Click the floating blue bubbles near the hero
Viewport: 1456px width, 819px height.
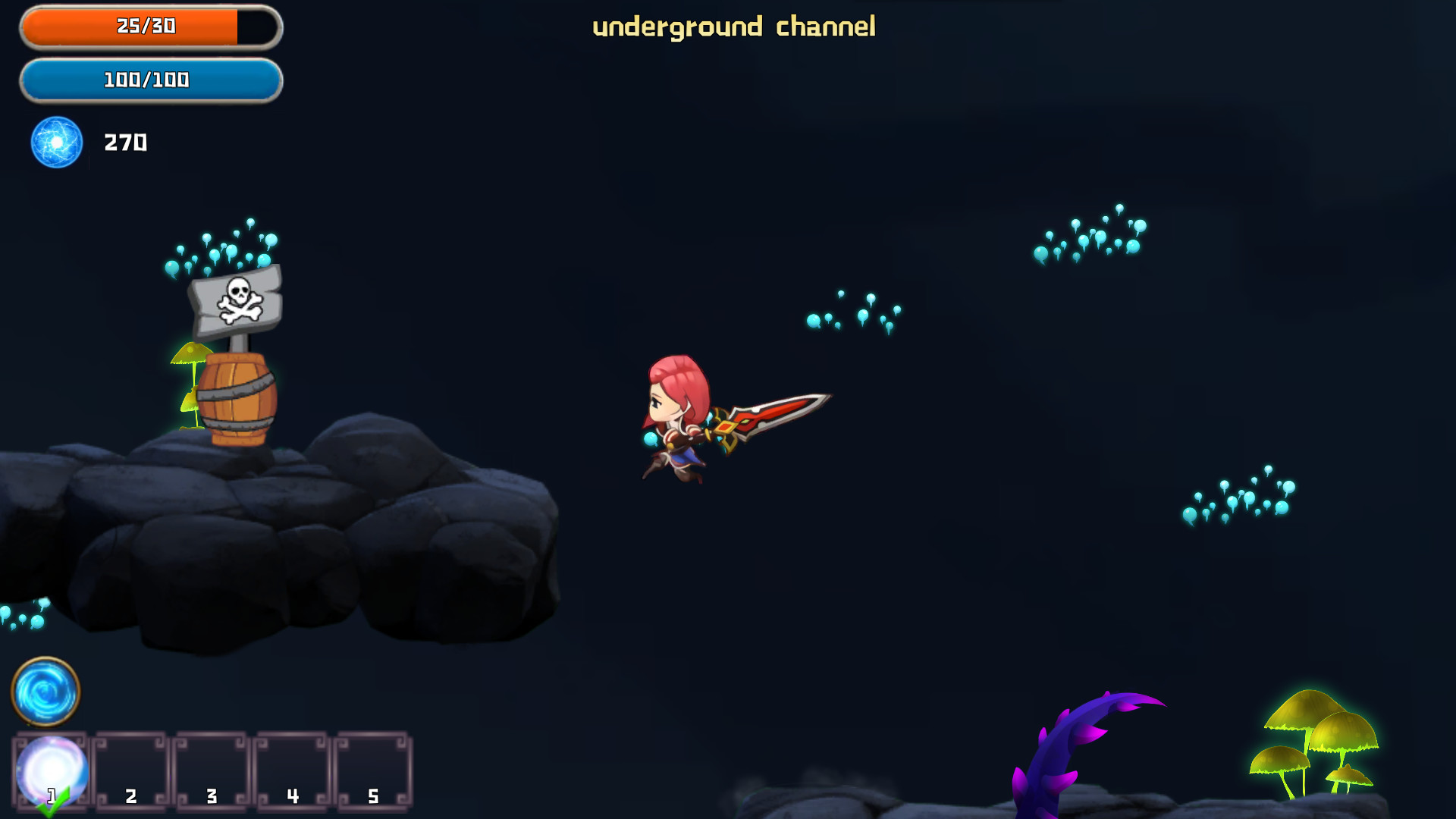(849, 311)
